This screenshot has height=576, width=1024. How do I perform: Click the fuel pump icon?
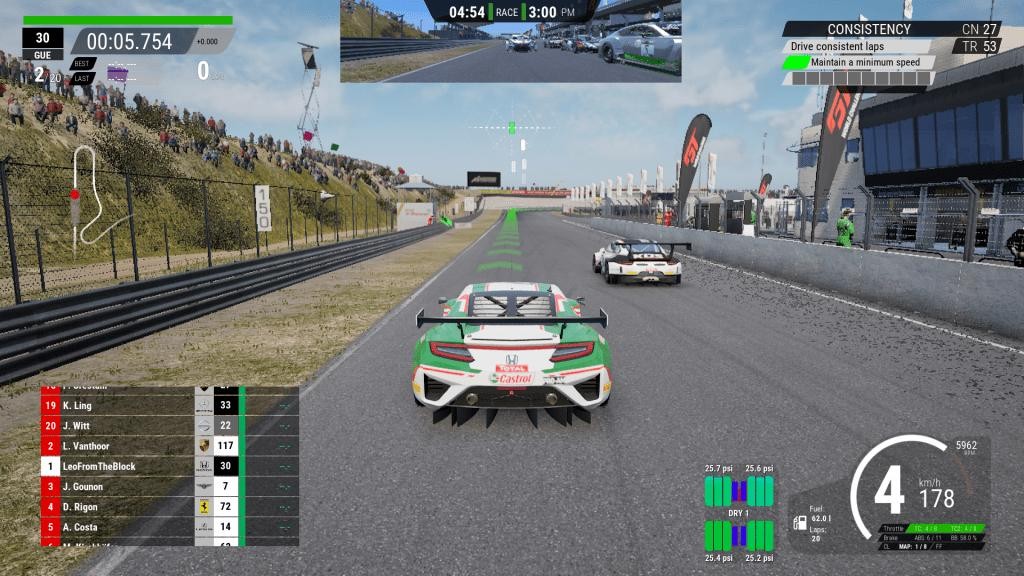(800, 521)
